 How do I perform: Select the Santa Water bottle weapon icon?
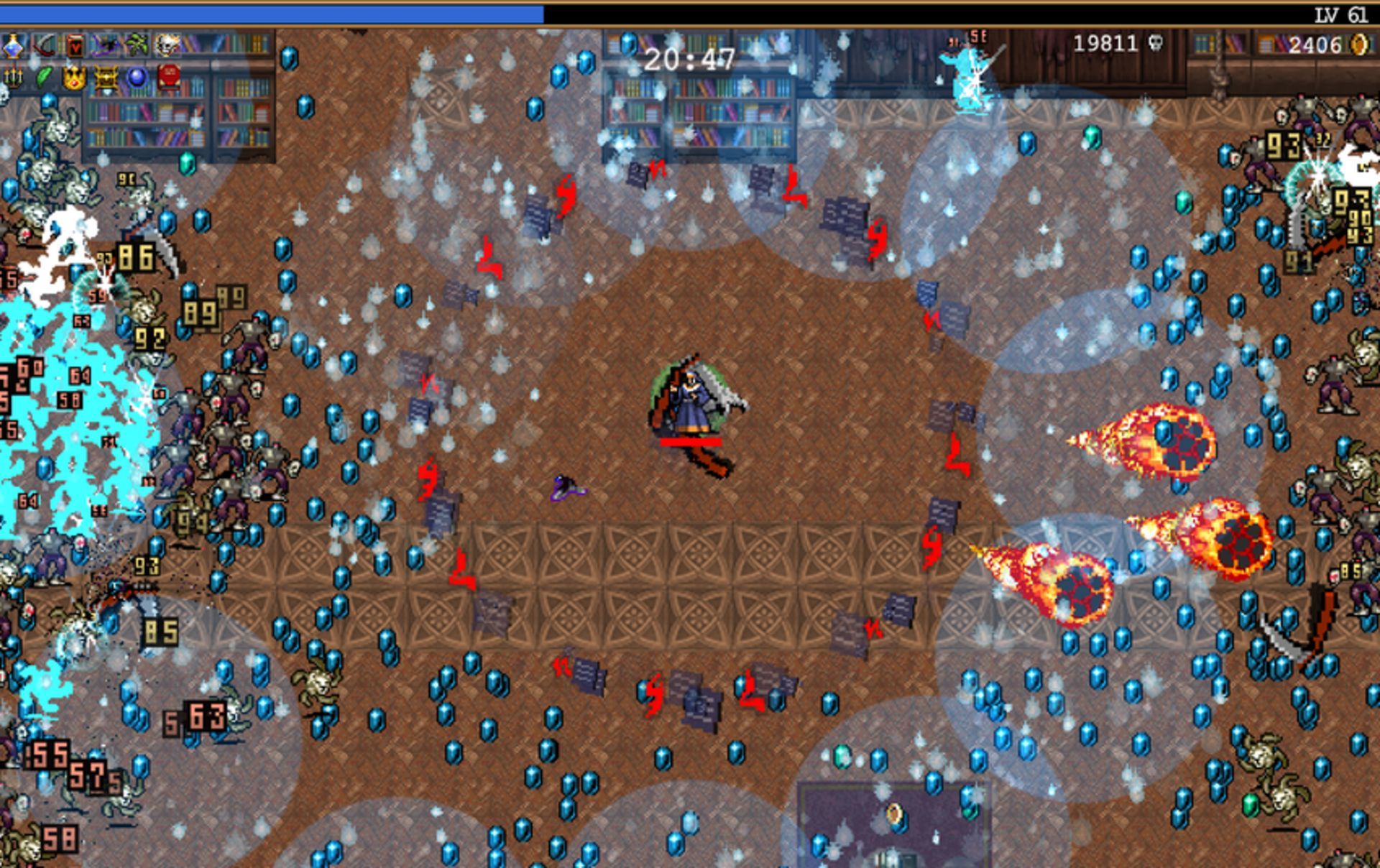(12, 45)
